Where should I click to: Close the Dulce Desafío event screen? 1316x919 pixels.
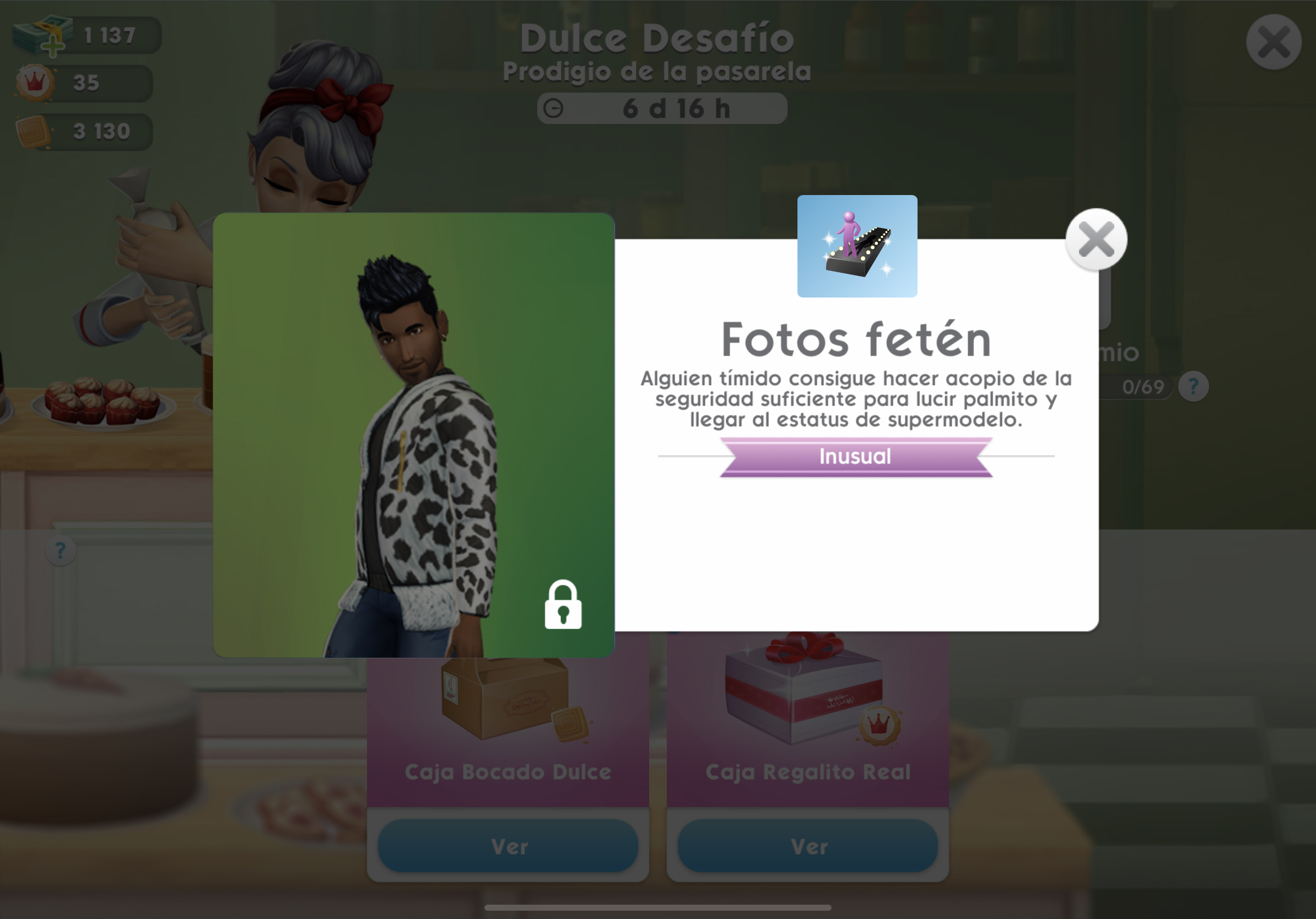pos(1273,42)
